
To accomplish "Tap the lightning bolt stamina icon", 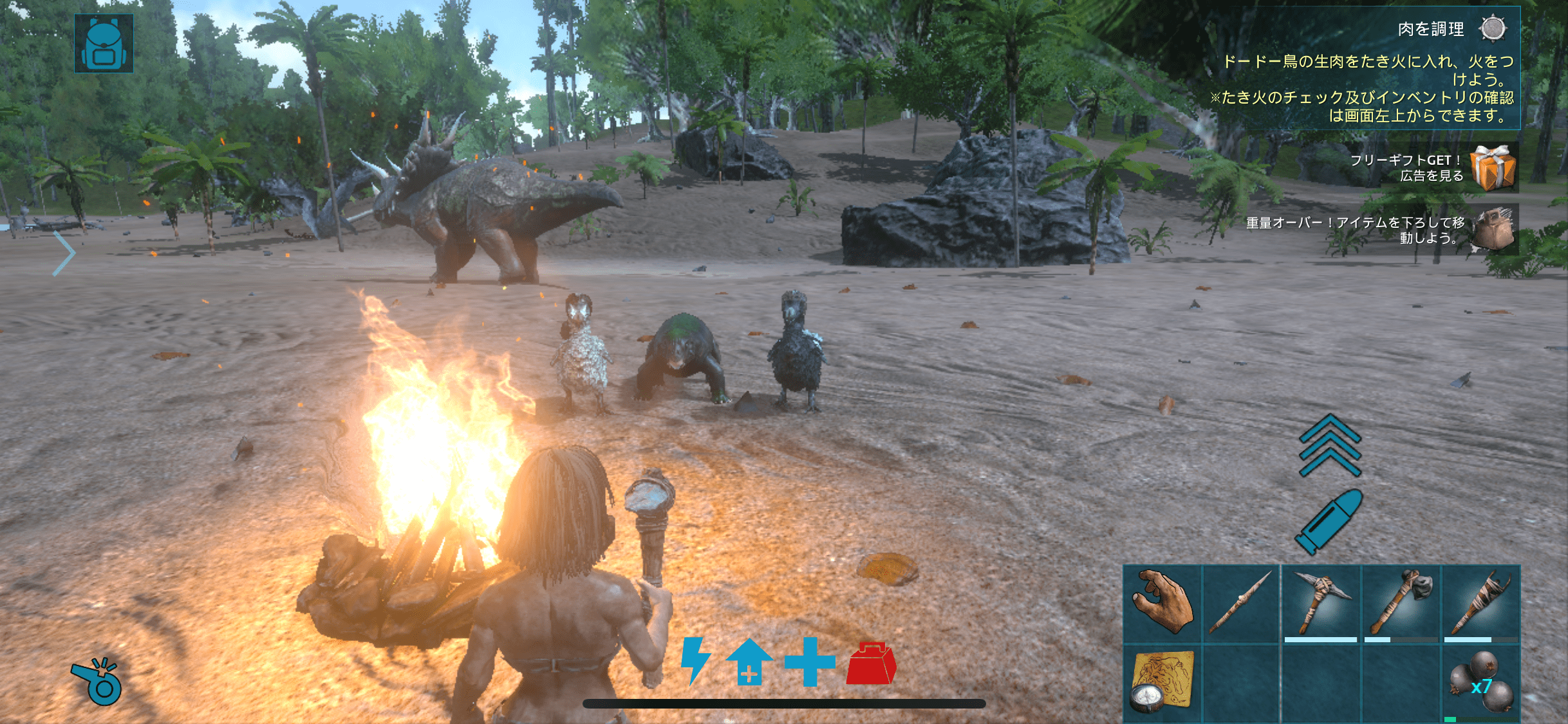I will pyautogui.click(x=695, y=660).
